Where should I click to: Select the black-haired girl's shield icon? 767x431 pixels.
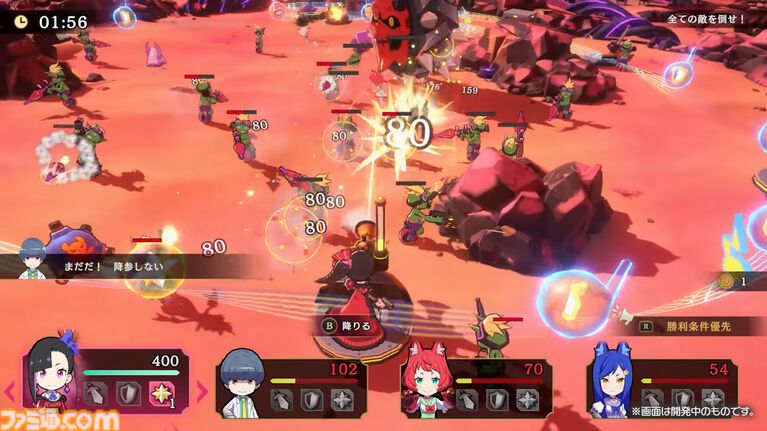tap(128, 394)
